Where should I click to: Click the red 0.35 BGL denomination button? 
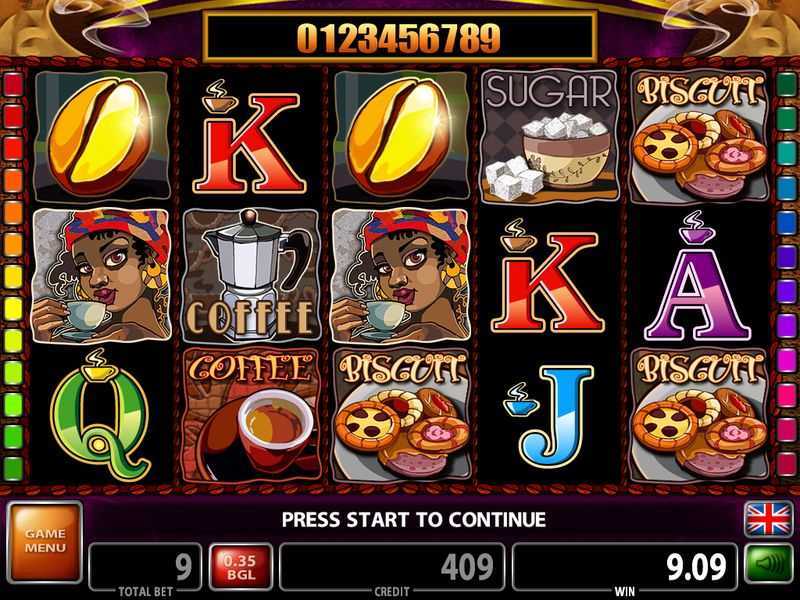(240, 567)
